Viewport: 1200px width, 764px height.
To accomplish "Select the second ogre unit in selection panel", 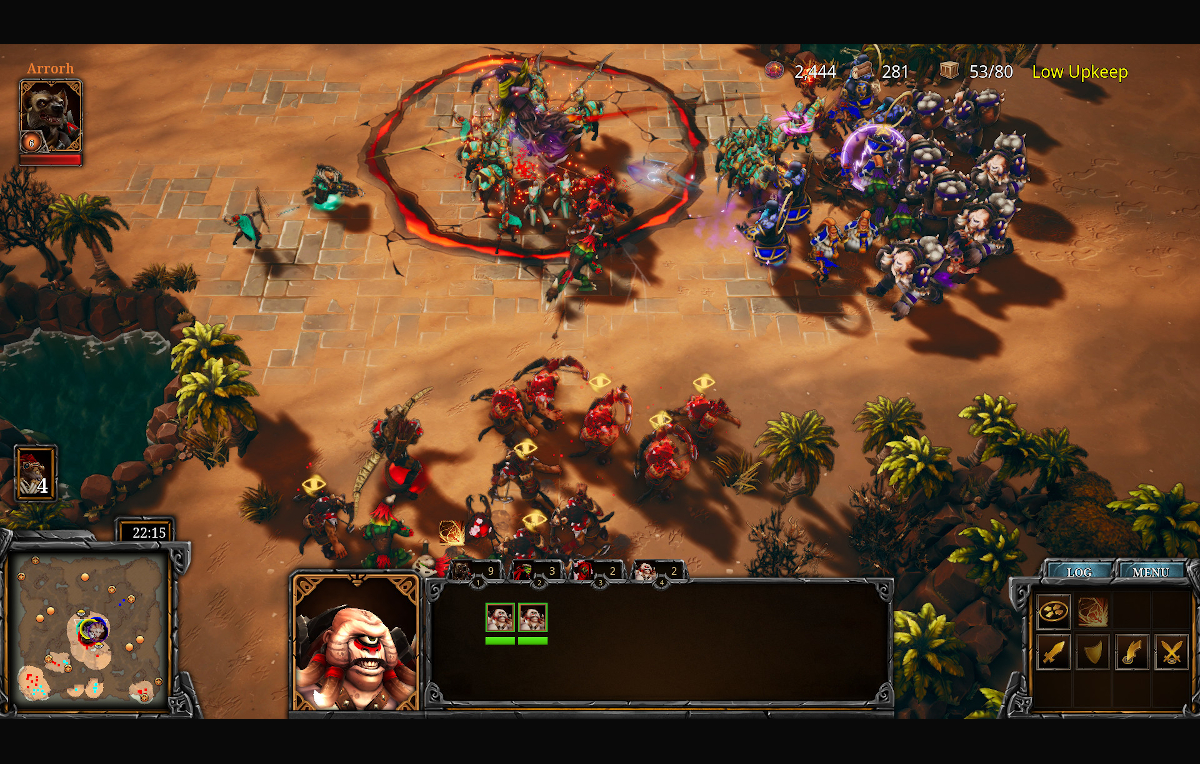I will [532, 618].
